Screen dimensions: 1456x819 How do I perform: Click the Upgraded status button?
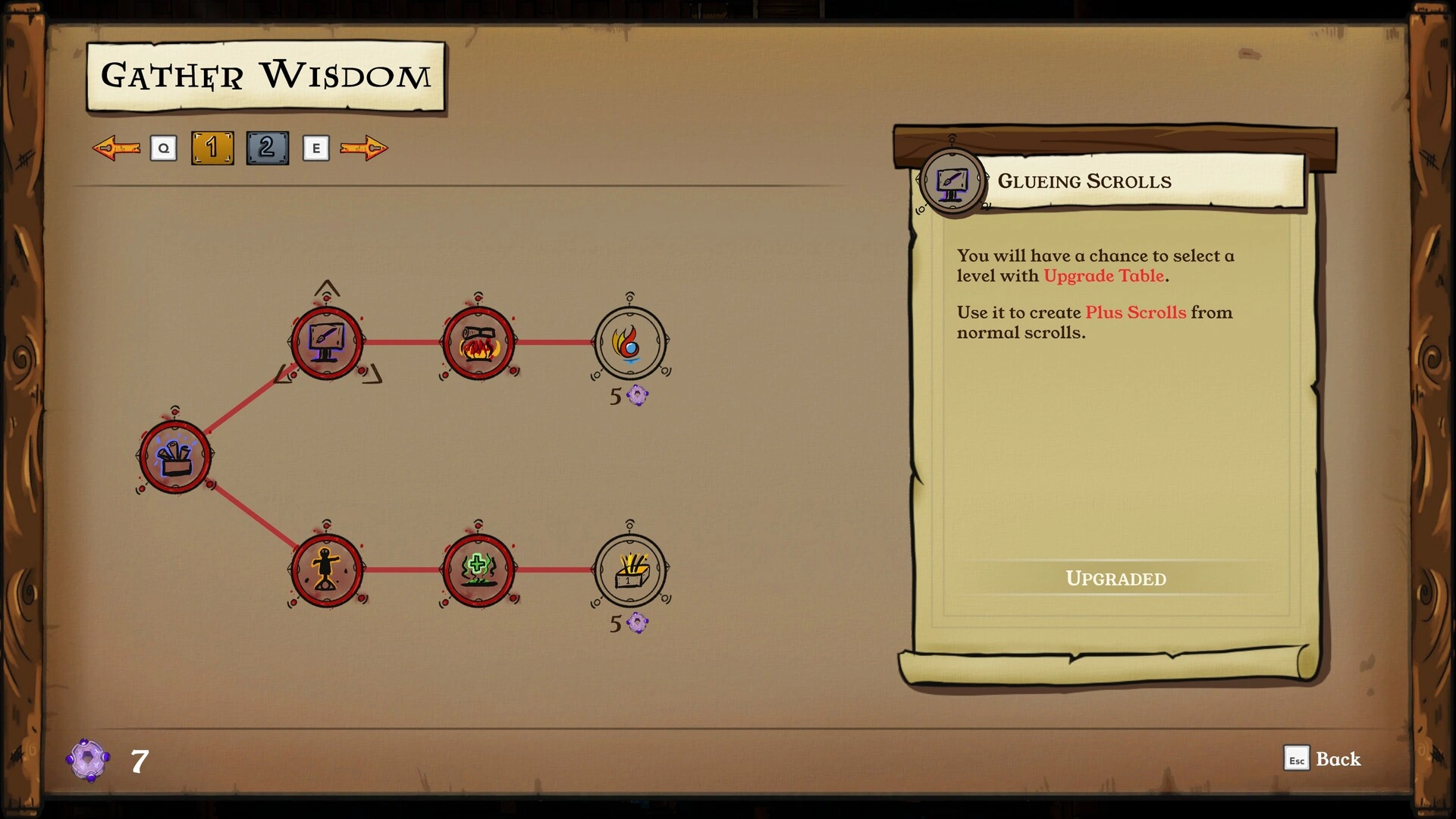pyautogui.click(x=1116, y=579)
